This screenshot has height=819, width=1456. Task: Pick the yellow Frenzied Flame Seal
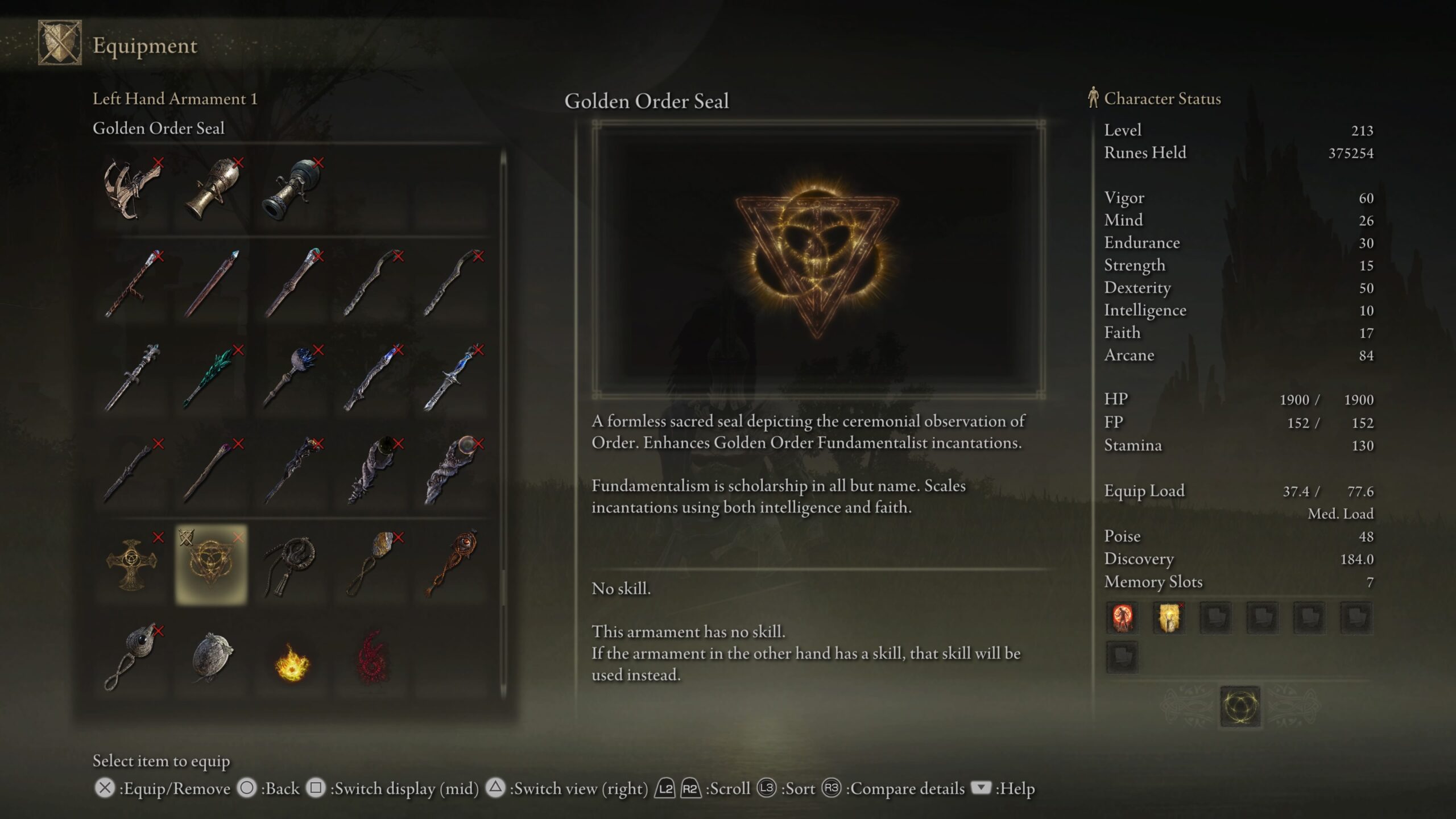[291, 661]
